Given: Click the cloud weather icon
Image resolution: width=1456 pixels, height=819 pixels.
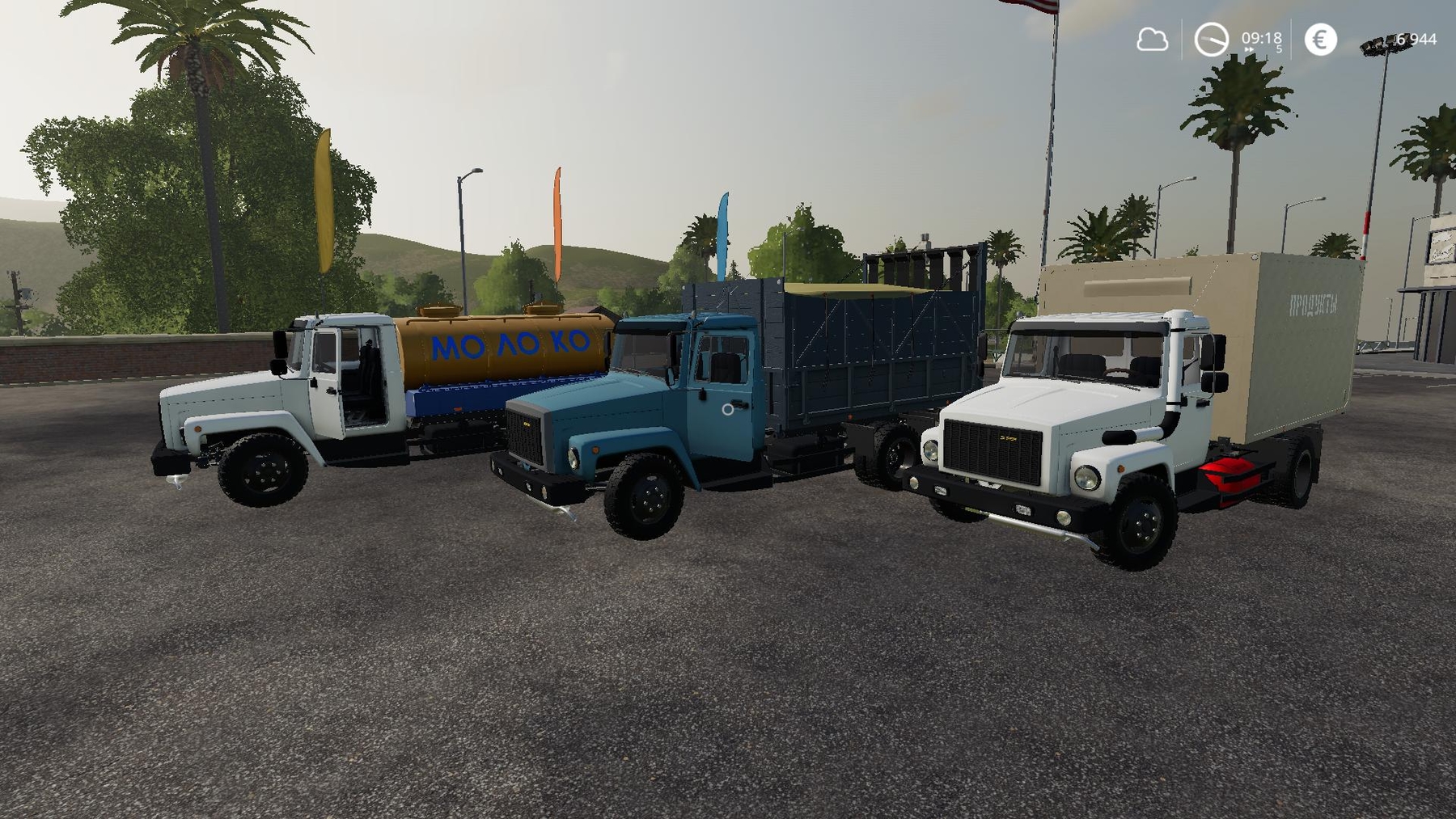Looking at the screenshot, I should pos(1152,39).
